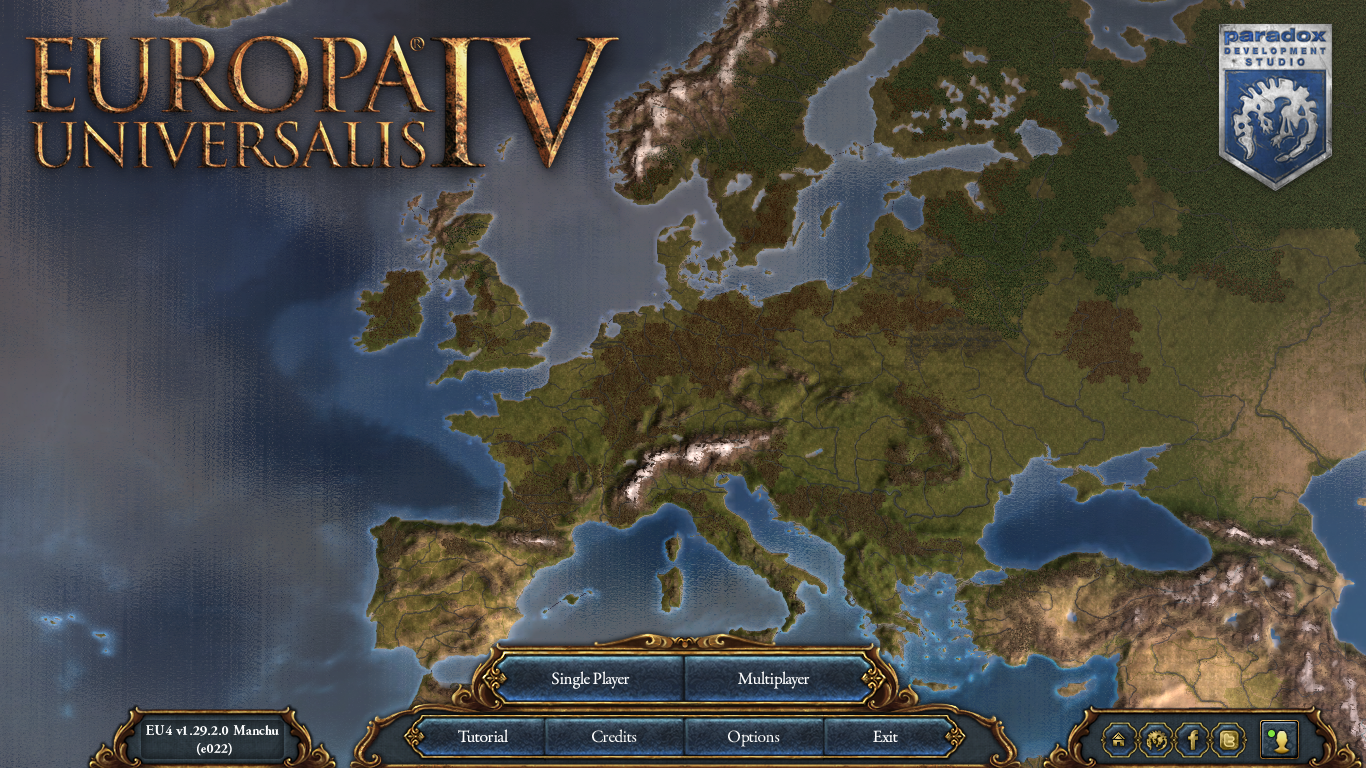Select Exit from the main menu
The height and width of the screenshot is (768, 1366).
tap(884, 737)
